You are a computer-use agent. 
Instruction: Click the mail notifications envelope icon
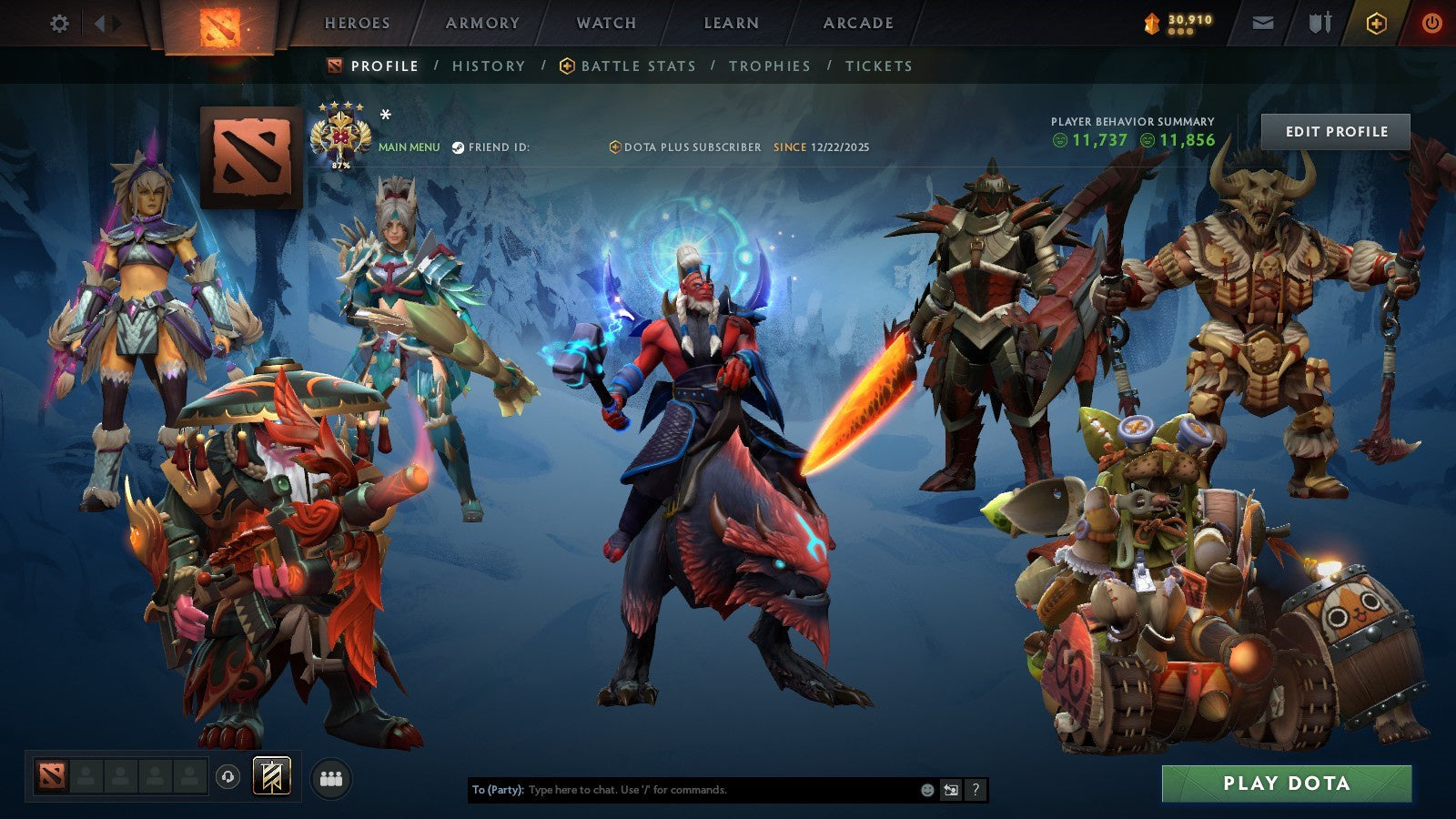[1262, 23]
